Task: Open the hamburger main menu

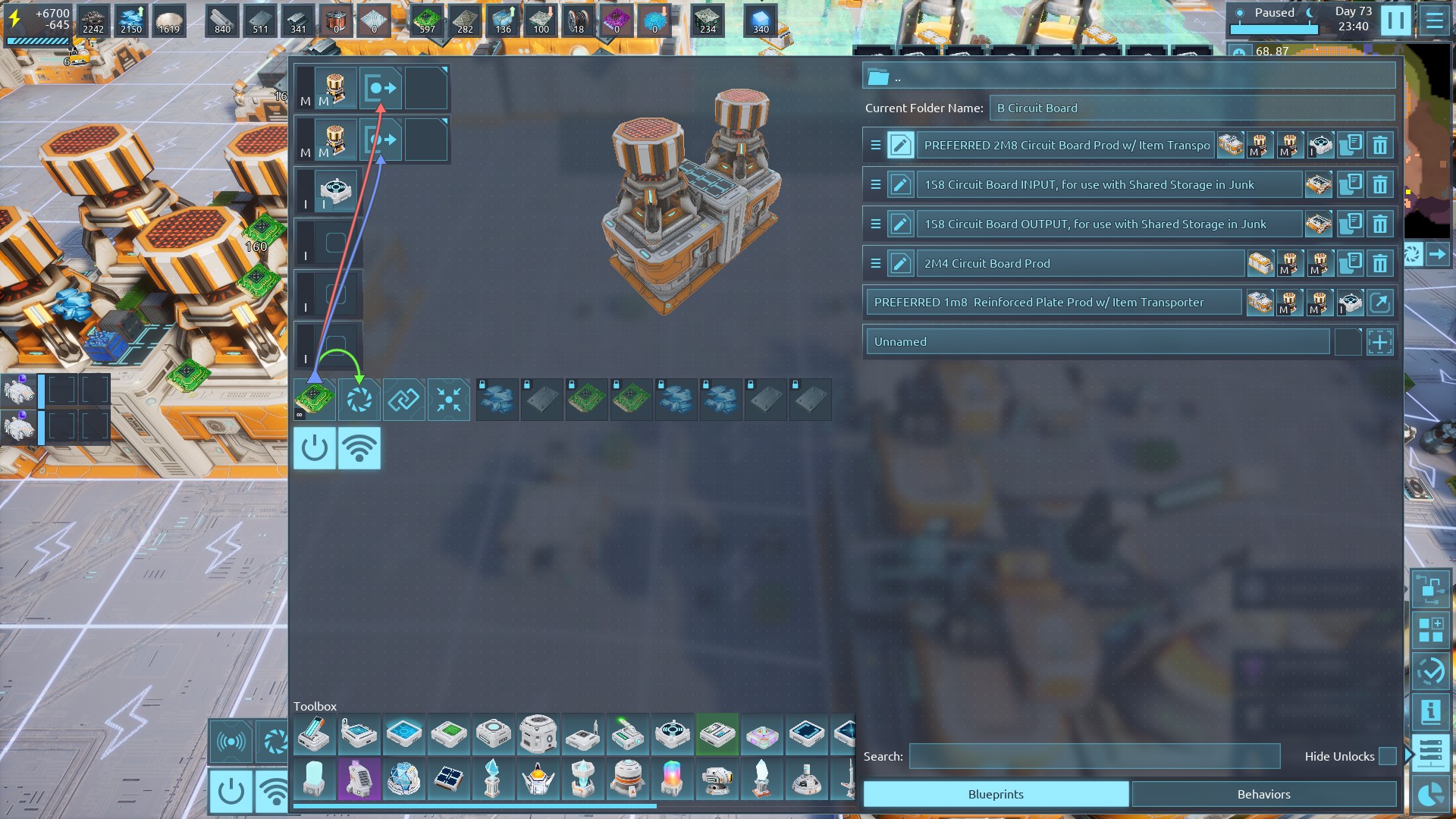Action: click(x=1434, y=20)
